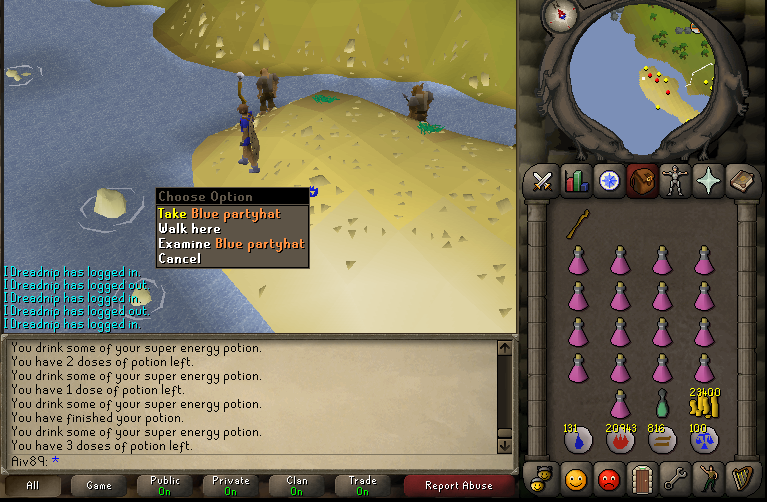Switch to the Magic spellbook tab

pyautogui.click(x=740, y=181)
